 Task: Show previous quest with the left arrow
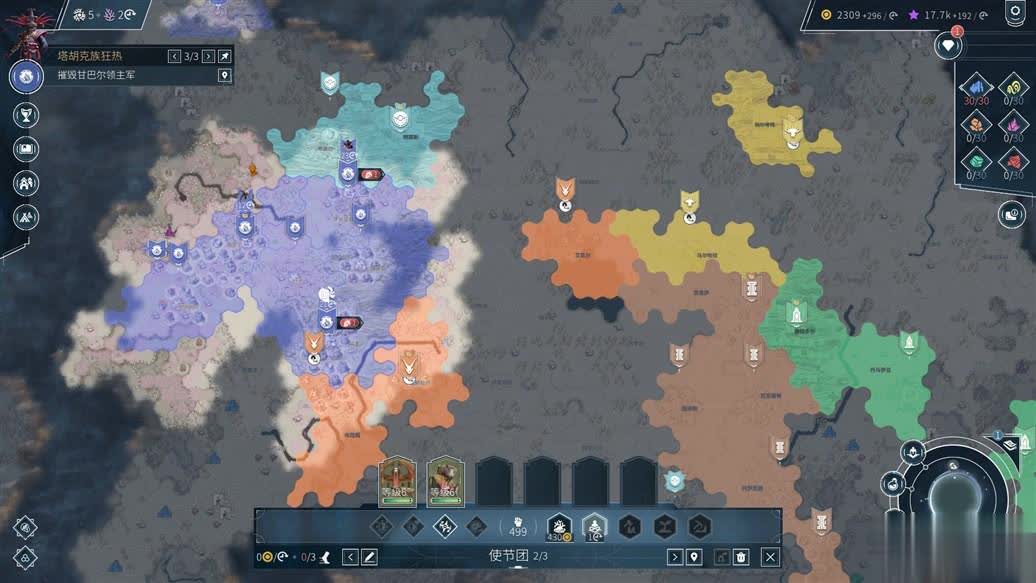pyautogui.click(x=175, y=56)
